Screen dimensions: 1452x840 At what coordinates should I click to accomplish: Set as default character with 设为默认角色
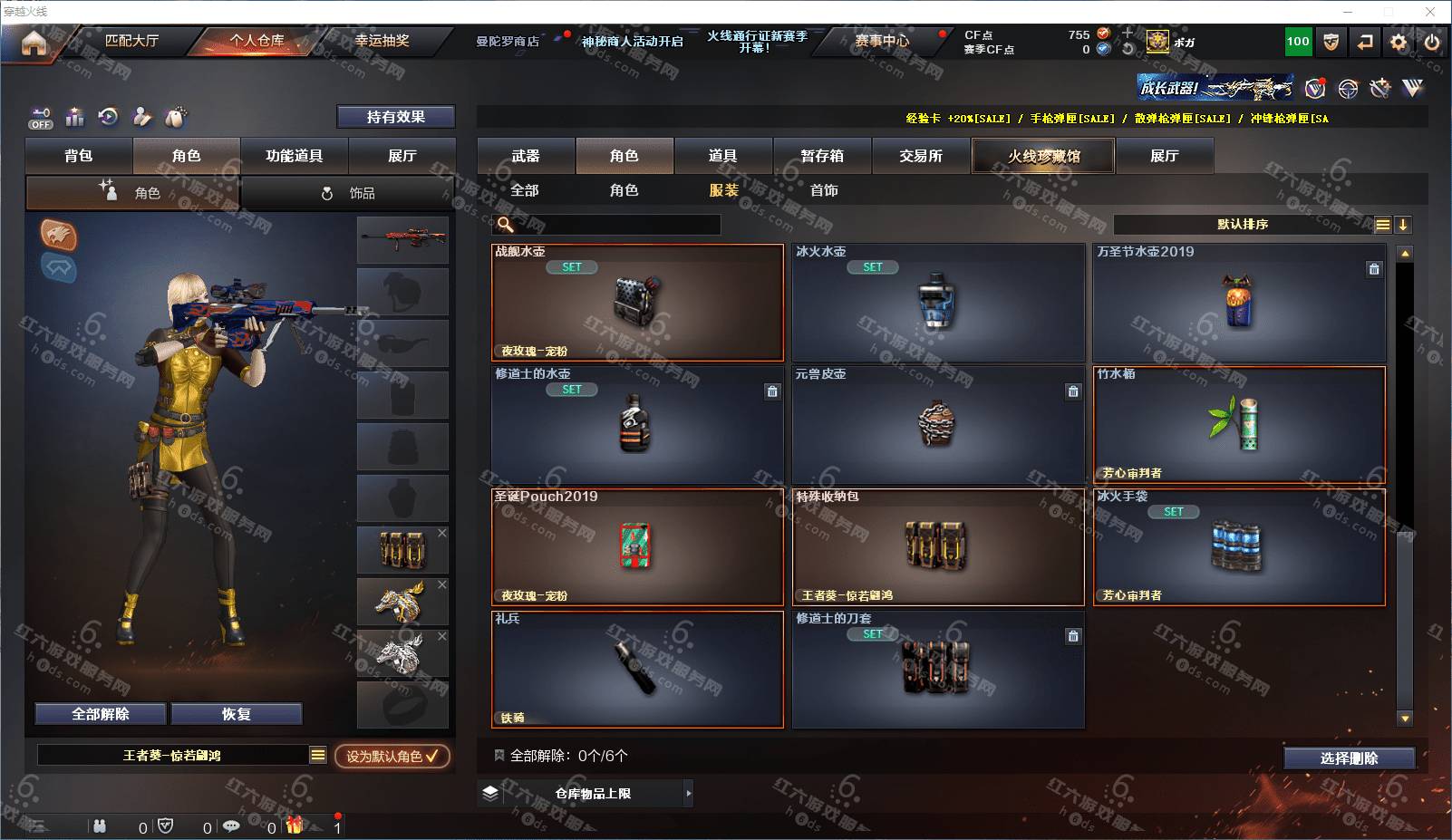392,756
